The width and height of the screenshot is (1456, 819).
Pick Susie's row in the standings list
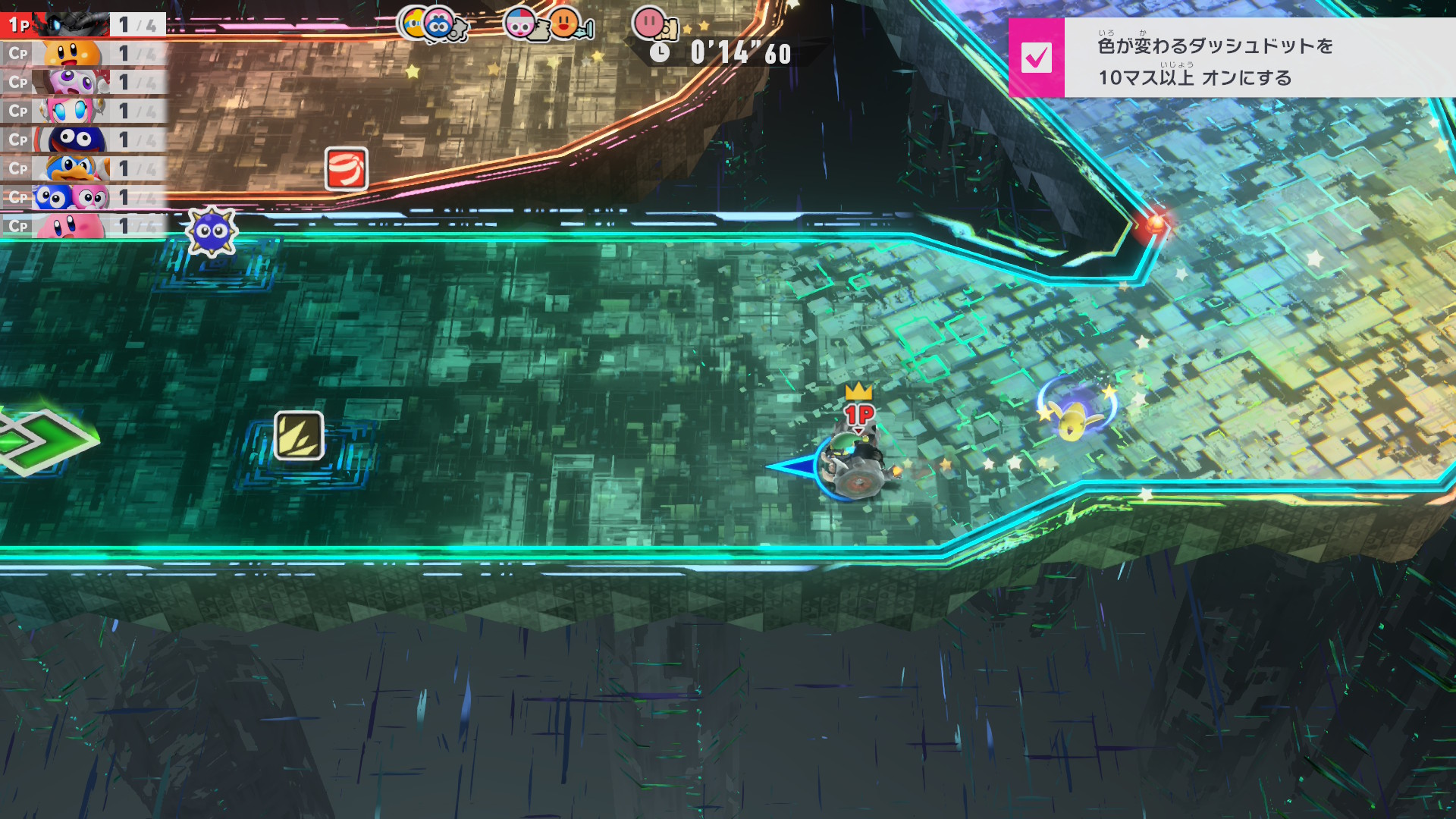point(83,111)
